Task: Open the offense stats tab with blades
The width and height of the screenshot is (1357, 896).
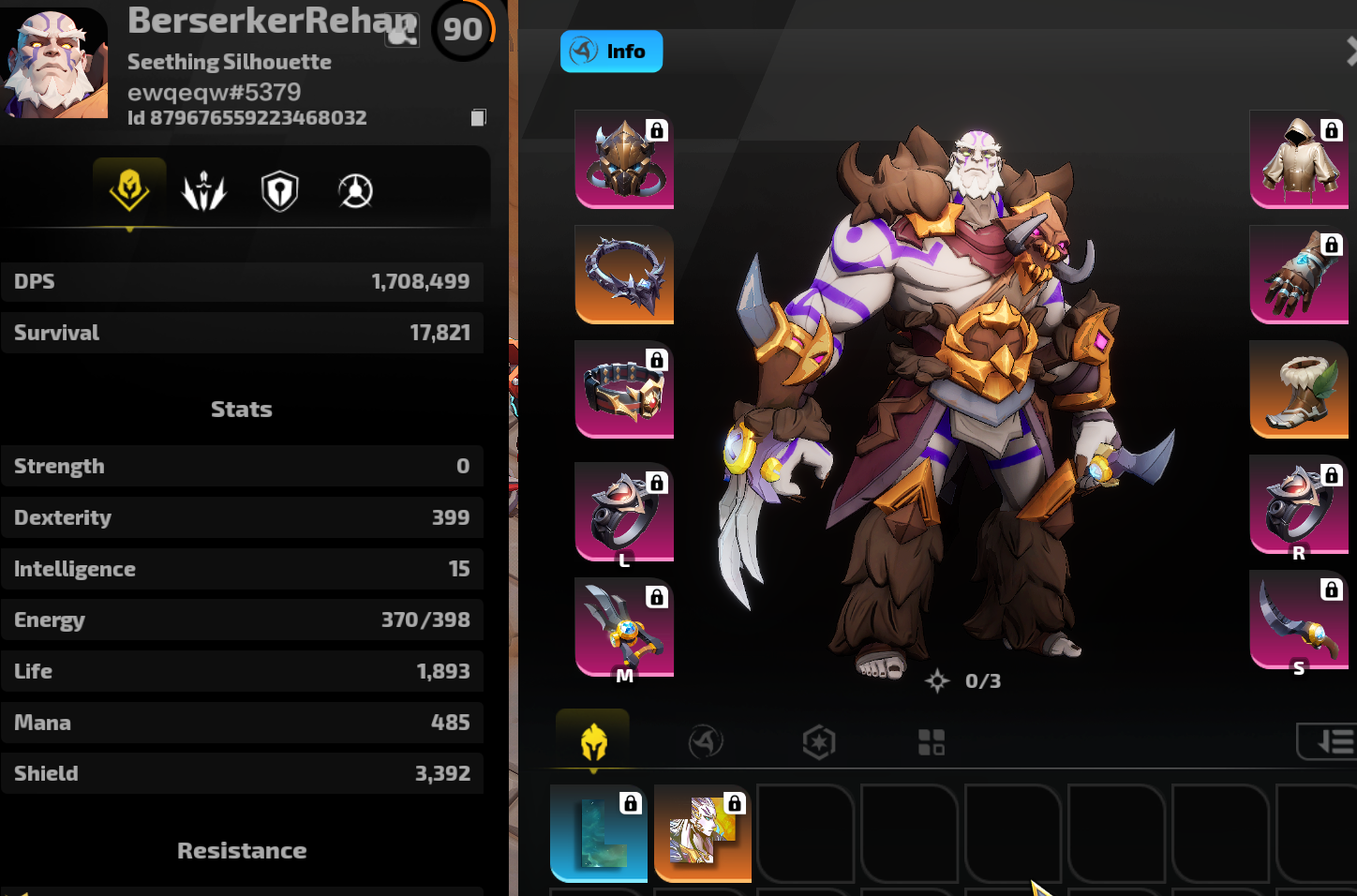Action: (x=204, y=191)
